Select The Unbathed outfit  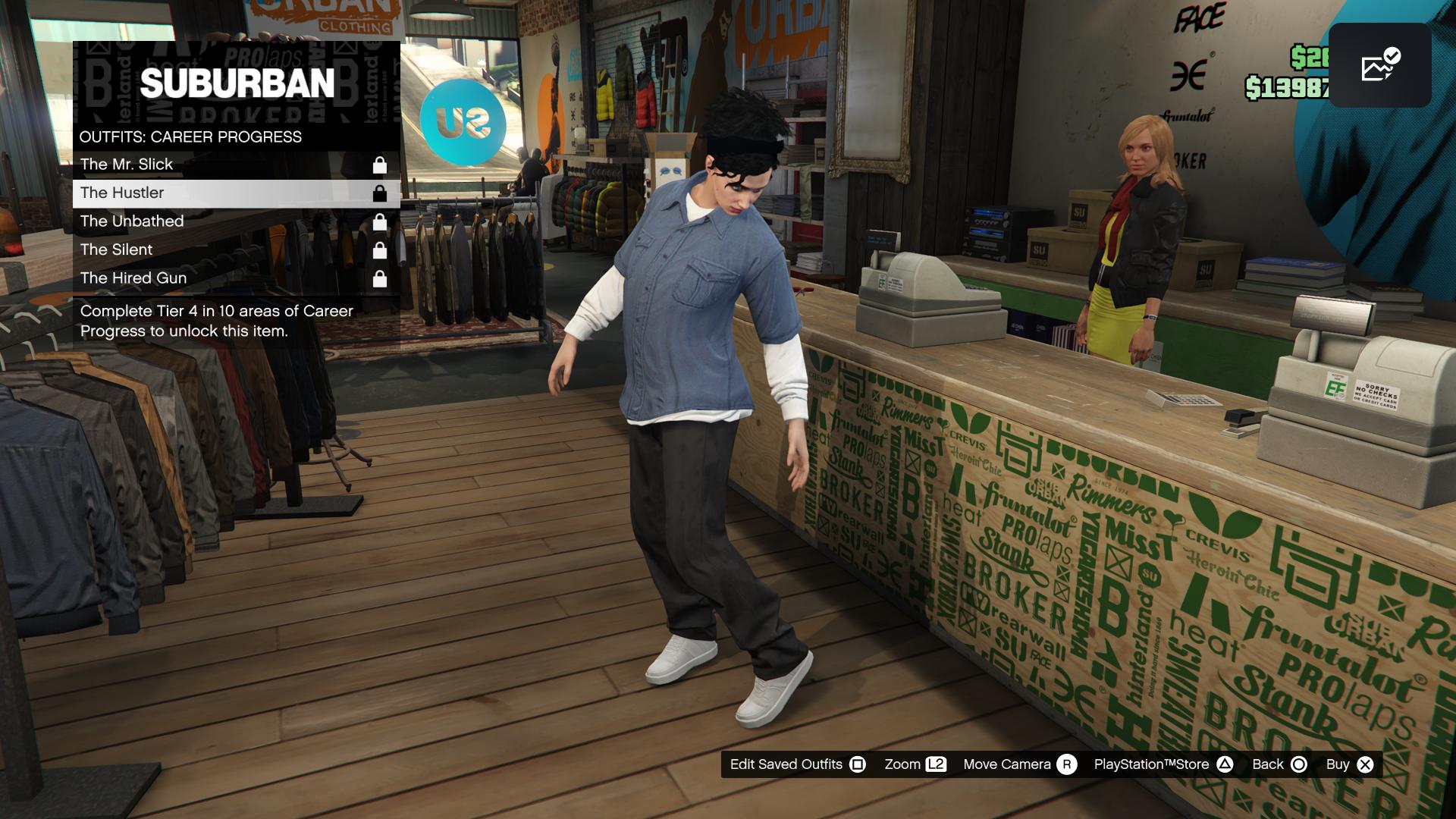pyautogui.click(x=133, y=221)
